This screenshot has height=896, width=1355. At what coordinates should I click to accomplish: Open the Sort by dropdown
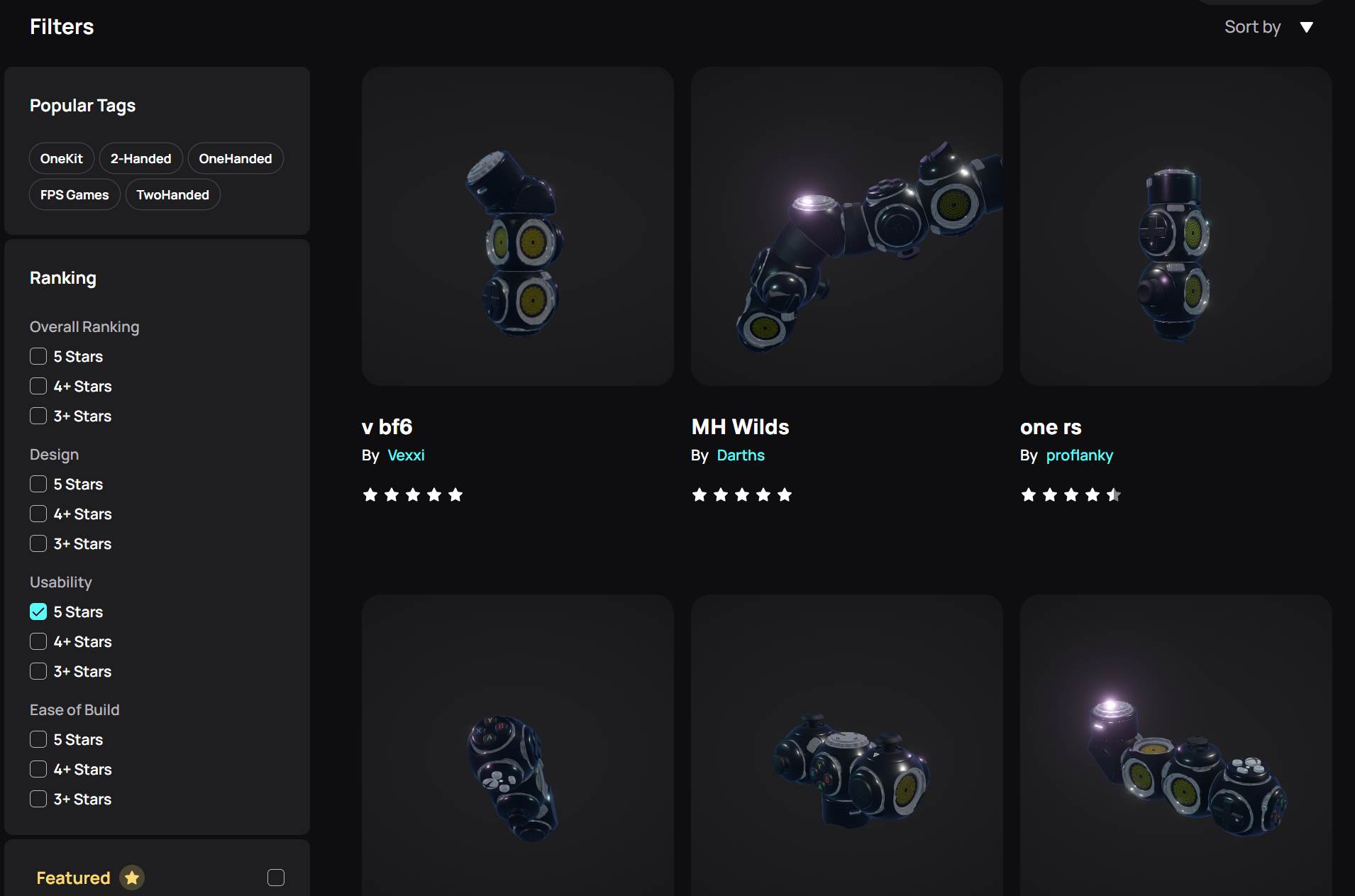point(1268,27)
